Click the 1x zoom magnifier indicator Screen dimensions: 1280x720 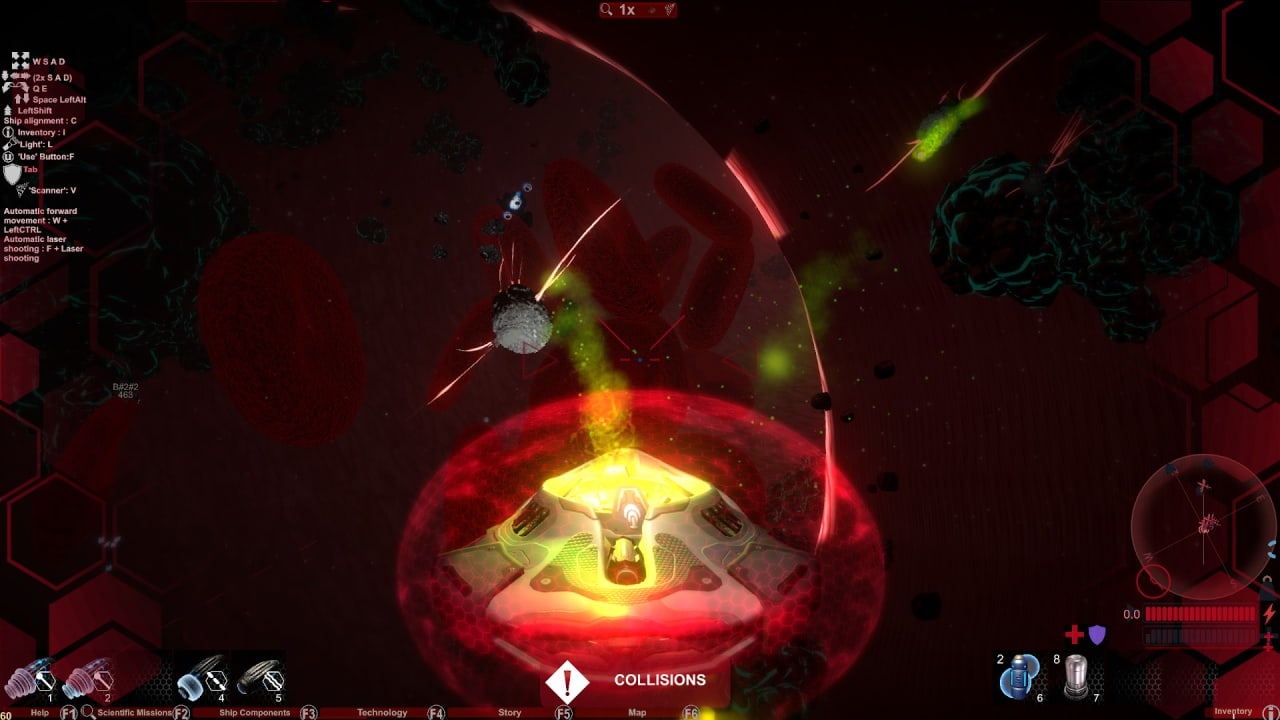pyautogui.click(x=618, y=10)
